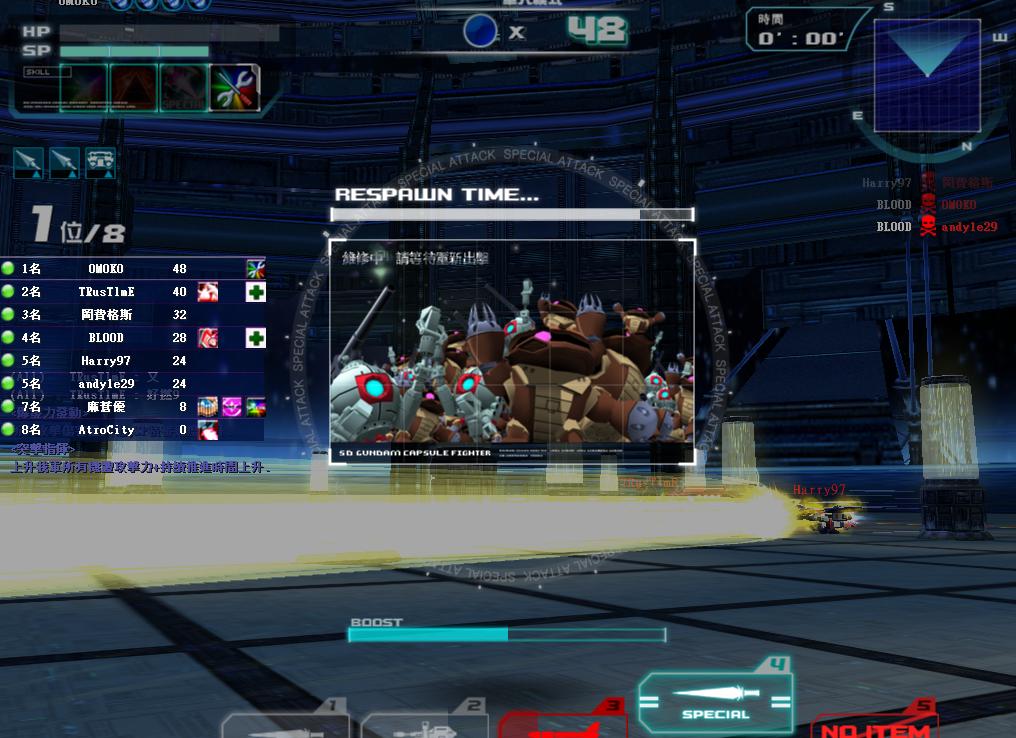
Task: Switch to weapon slot 1 blade
Action: tap(286, 726)
